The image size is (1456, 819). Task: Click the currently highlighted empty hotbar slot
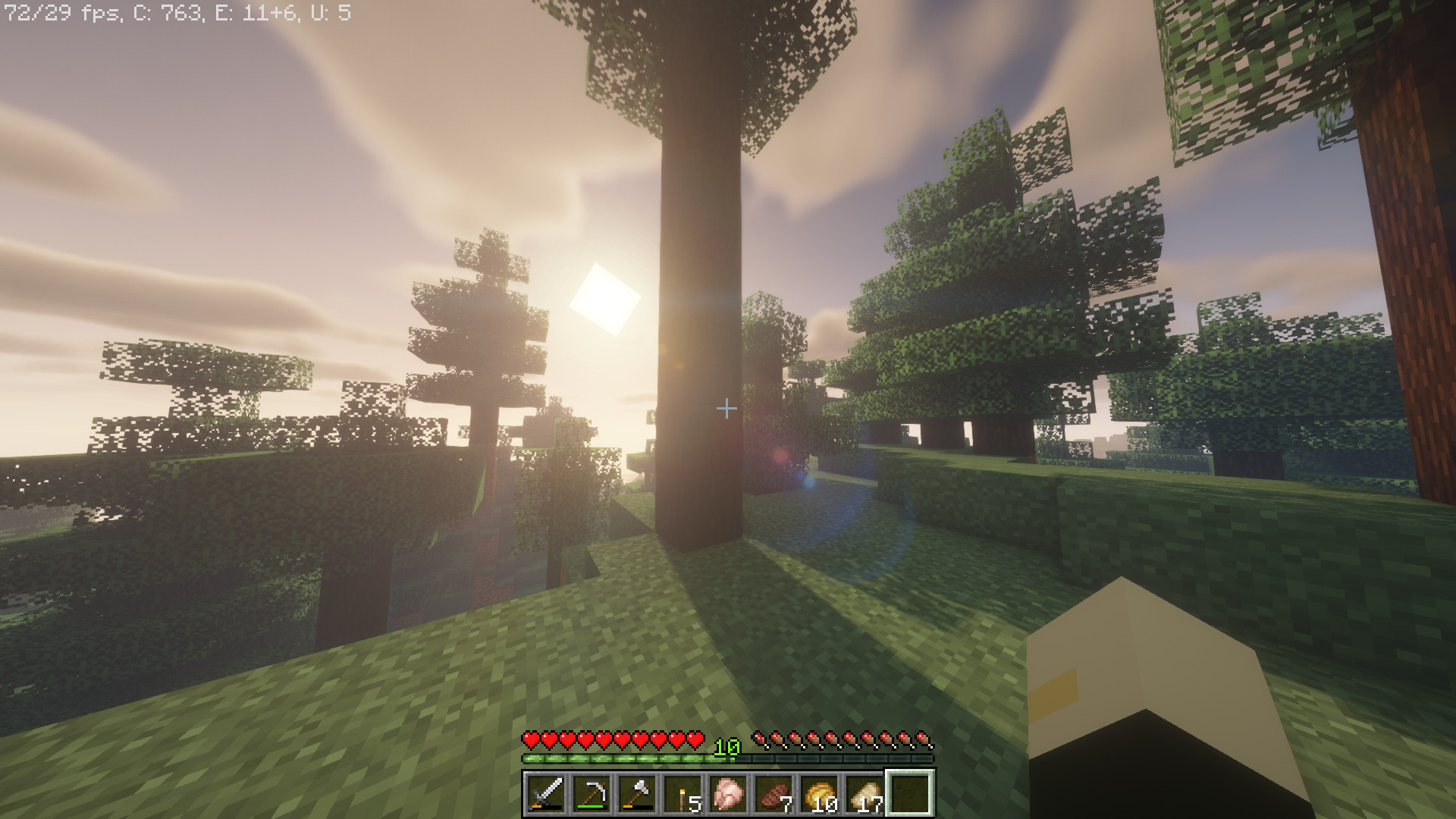tap(909, 792)
